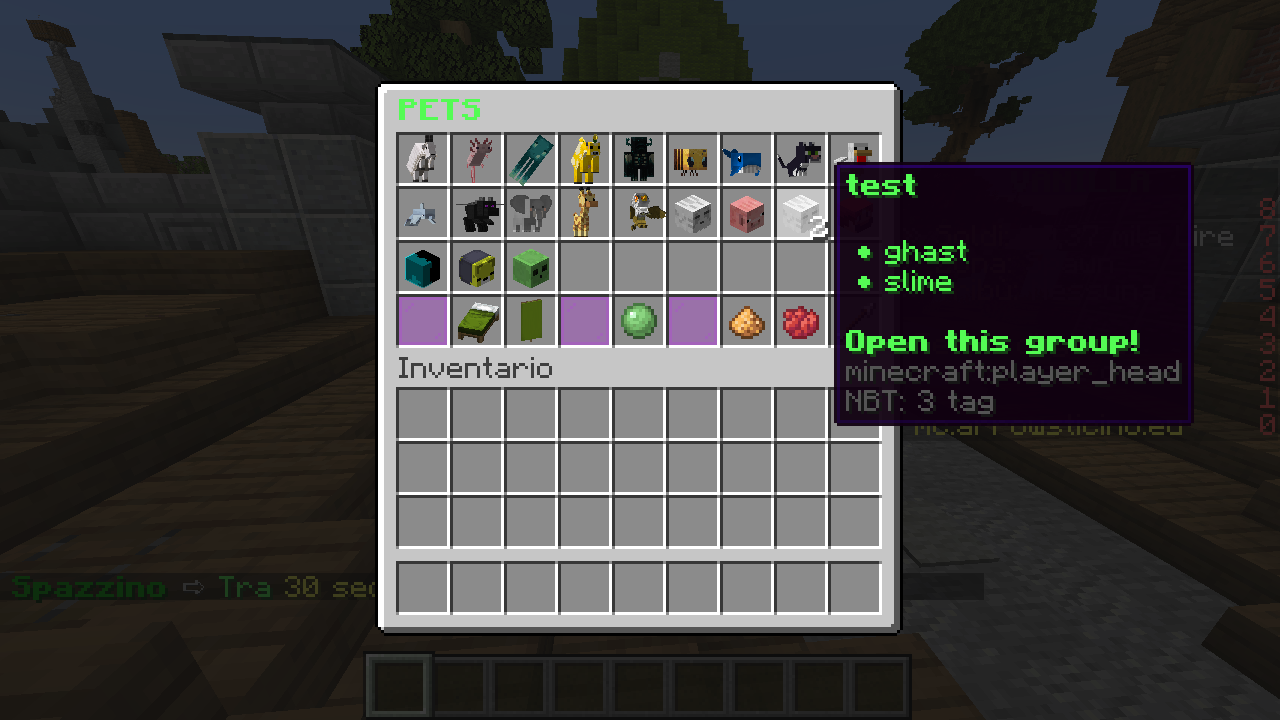Pick the blue whale pet
The image size is (1280, 720).
[x=746, y=159]
